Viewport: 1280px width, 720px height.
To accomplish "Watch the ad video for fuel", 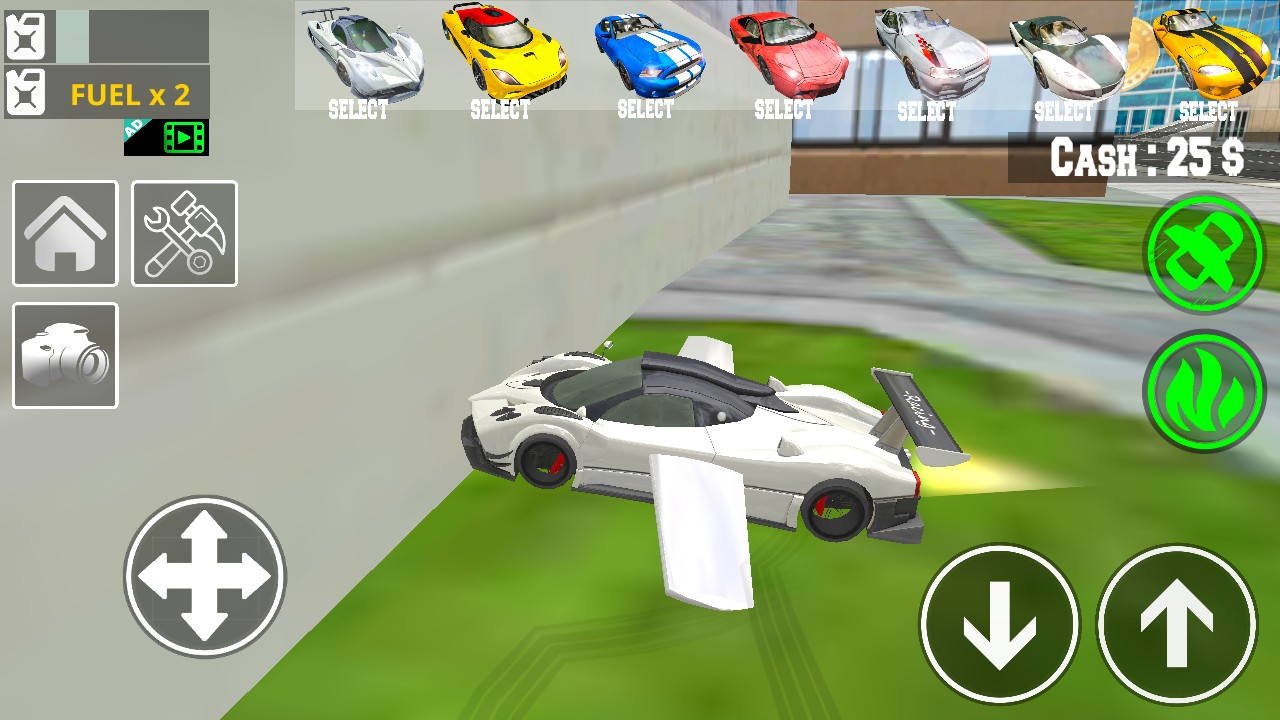I will point(166,137).
